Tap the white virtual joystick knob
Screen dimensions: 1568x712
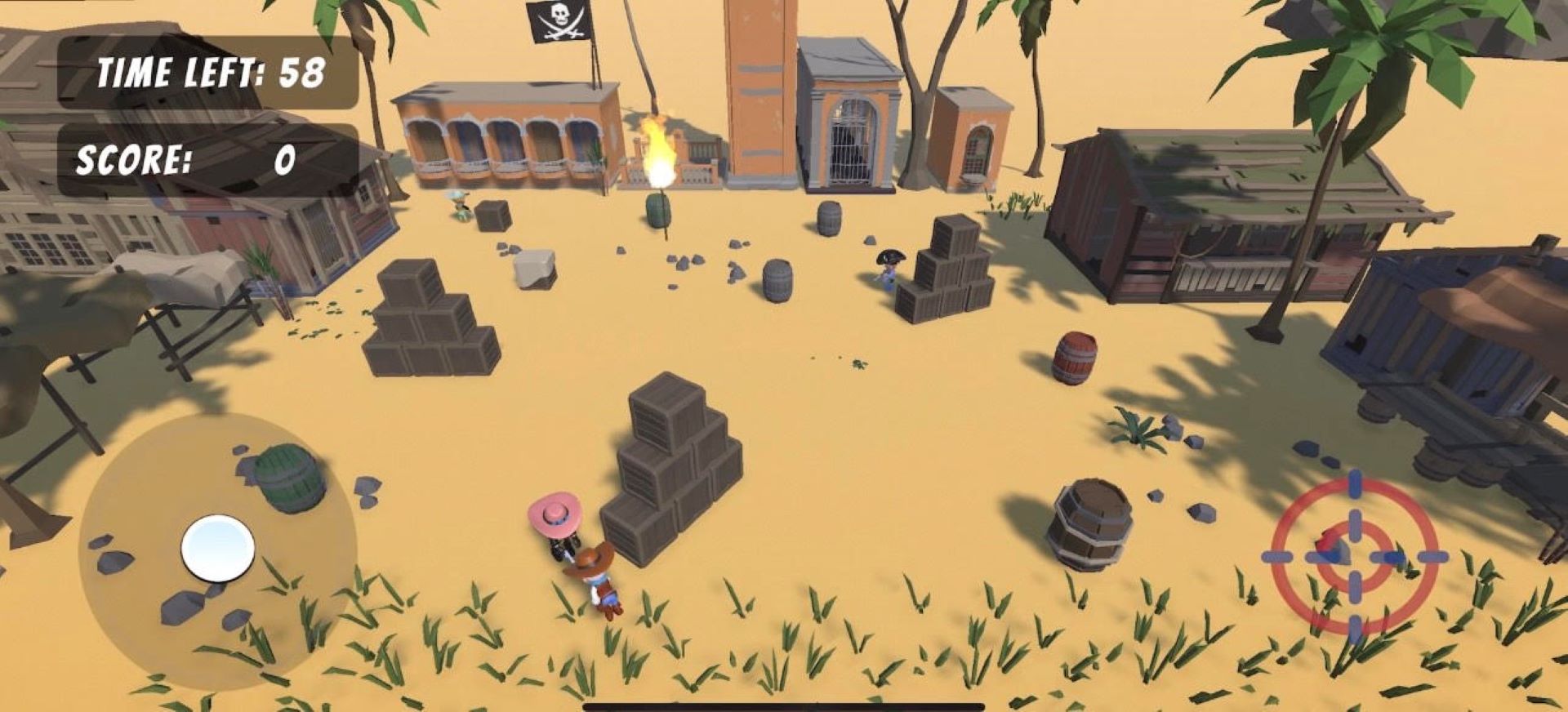point(217,548)
